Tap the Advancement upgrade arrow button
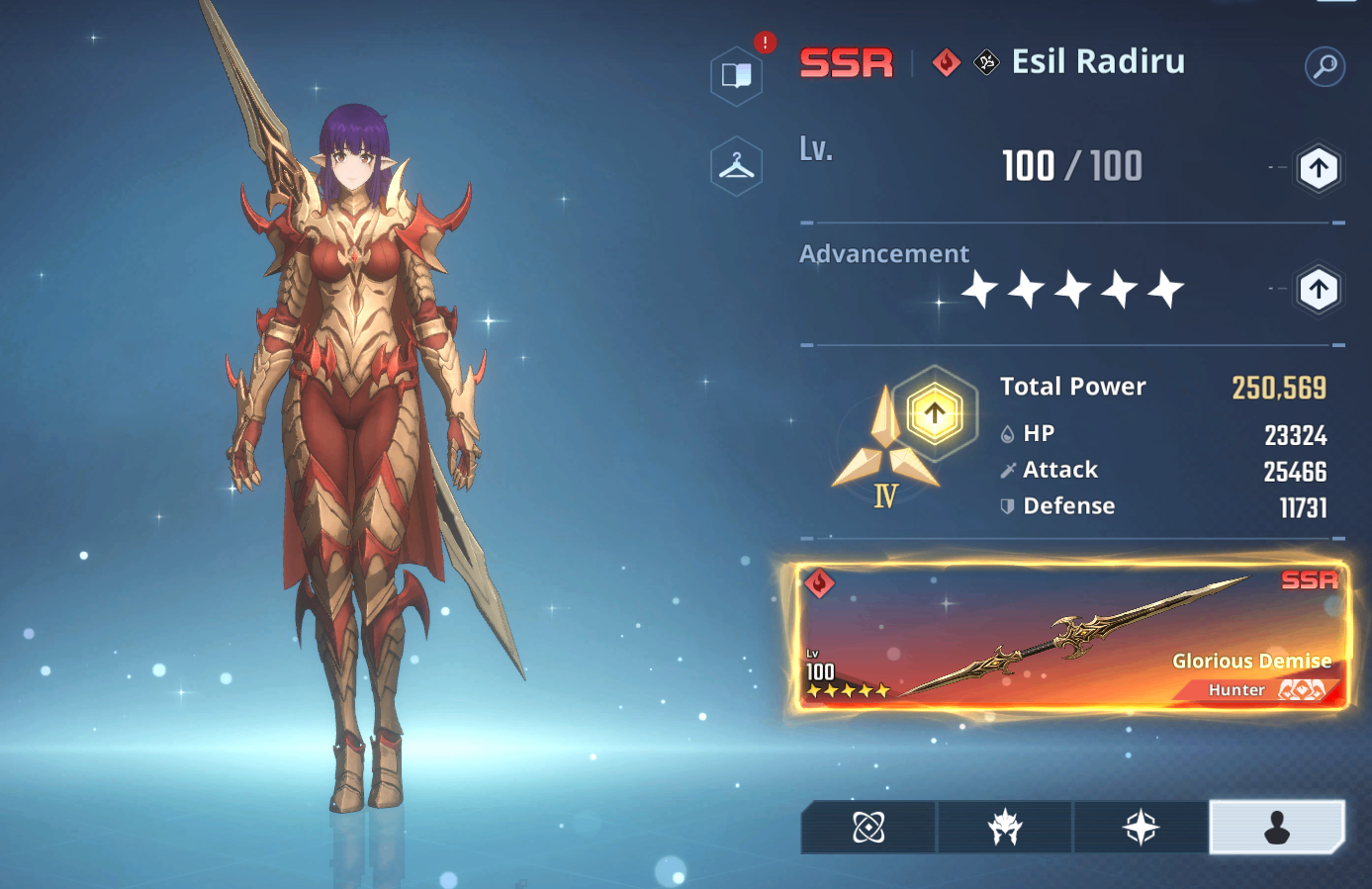 pos(1318,291)
